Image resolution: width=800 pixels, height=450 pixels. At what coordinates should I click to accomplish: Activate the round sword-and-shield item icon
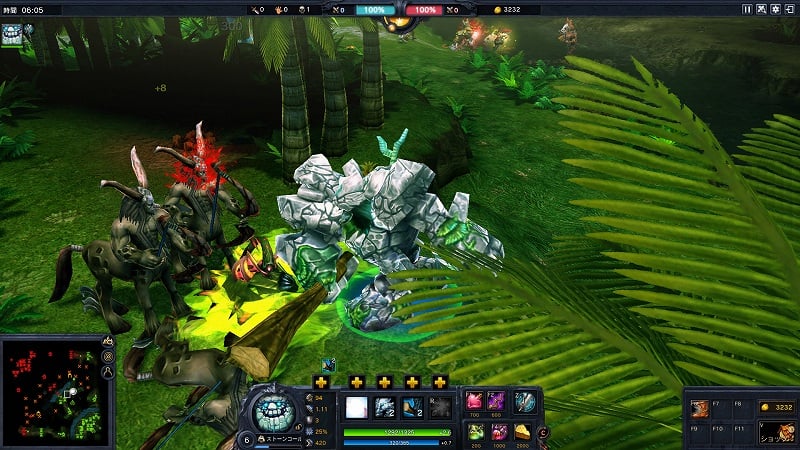[525, 402]
